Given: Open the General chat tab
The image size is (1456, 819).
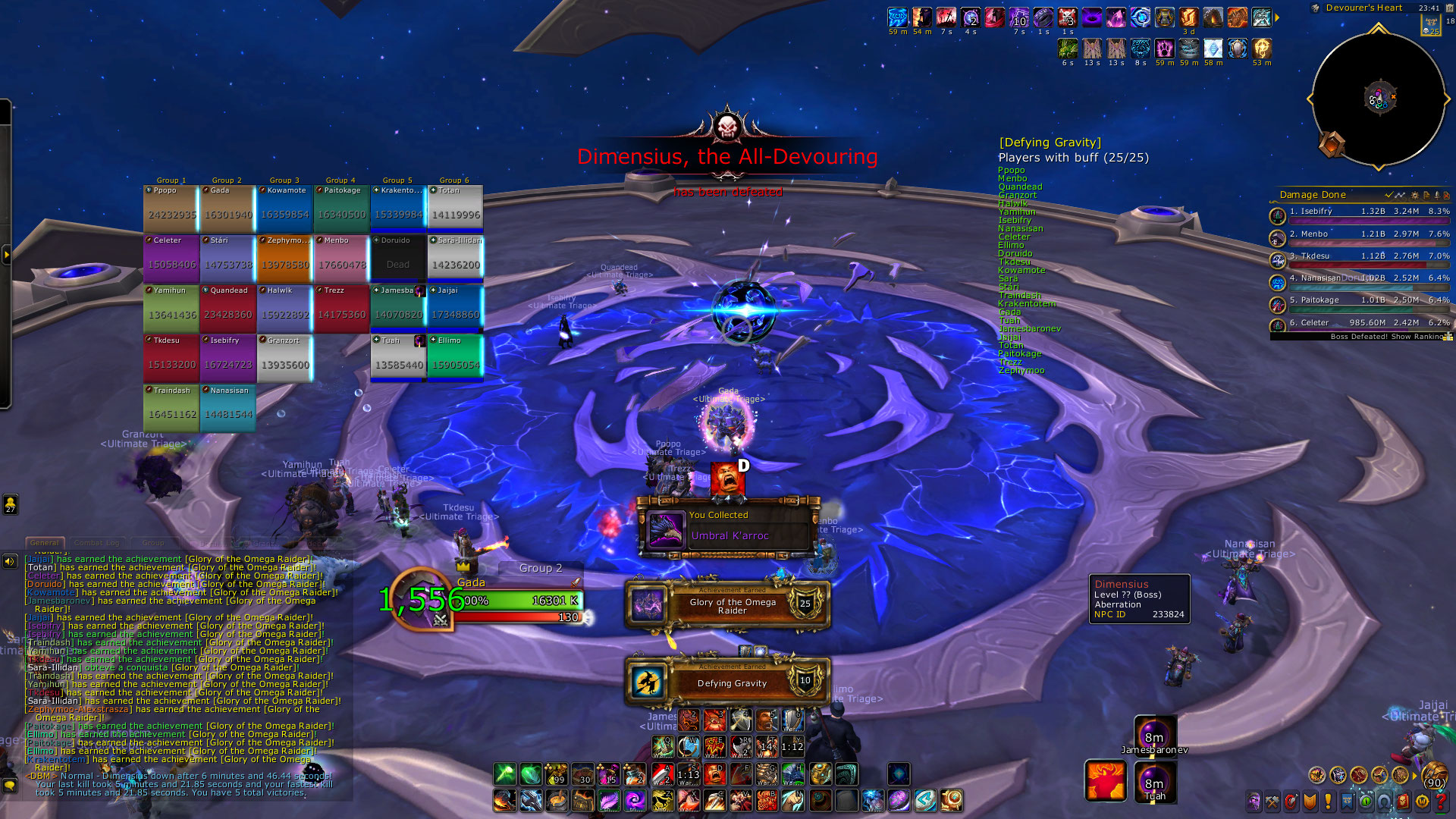Looking at the screenshot, I should click(x=44, y=543).
